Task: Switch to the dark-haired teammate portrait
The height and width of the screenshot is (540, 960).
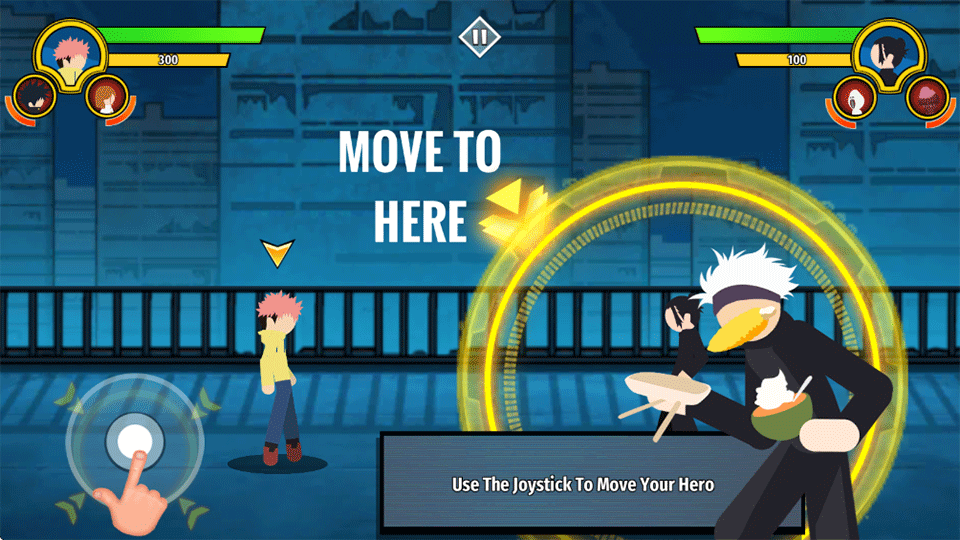Action: click(x=37, y=98)
